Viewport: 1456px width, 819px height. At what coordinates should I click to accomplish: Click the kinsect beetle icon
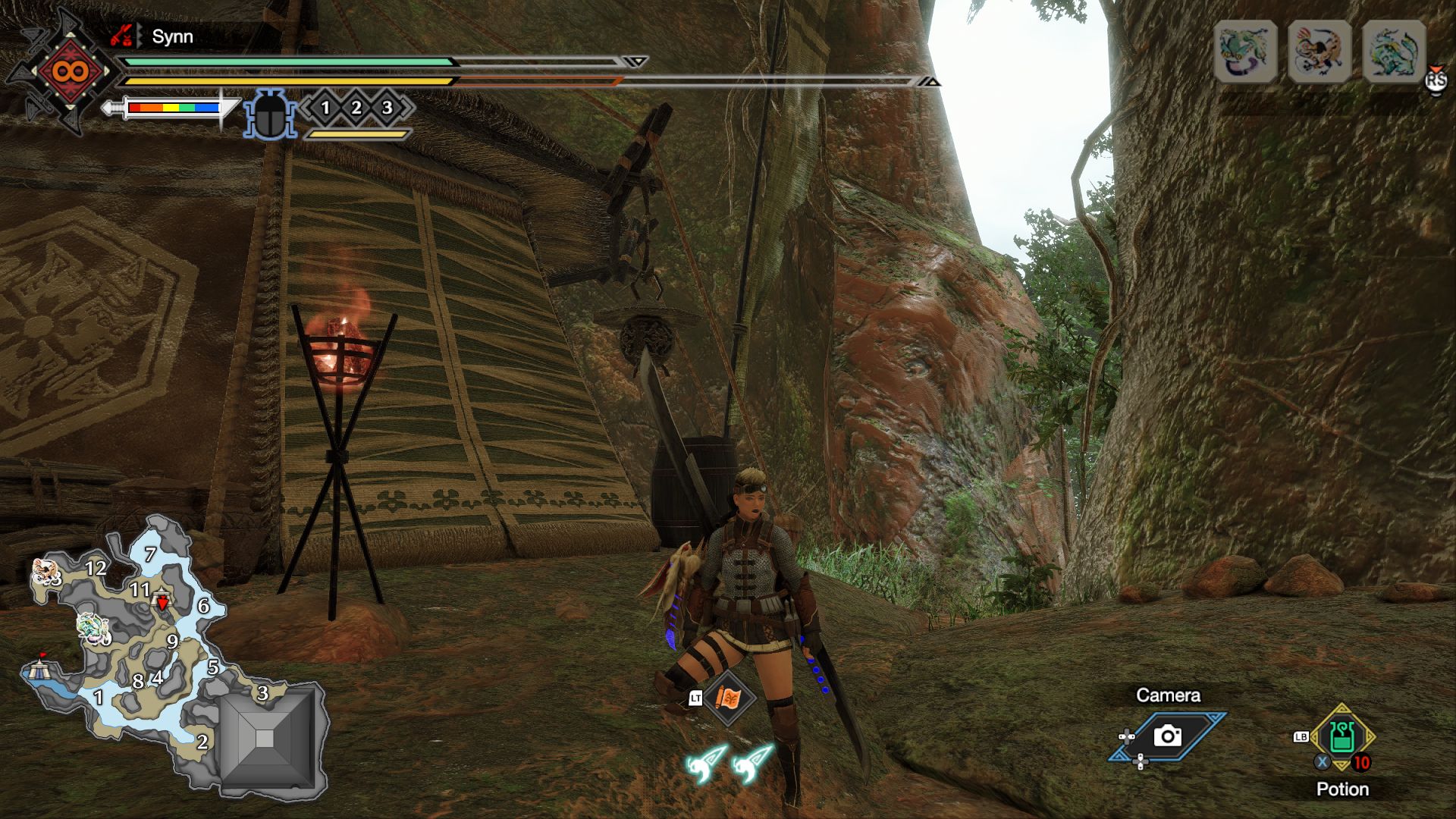269,115
